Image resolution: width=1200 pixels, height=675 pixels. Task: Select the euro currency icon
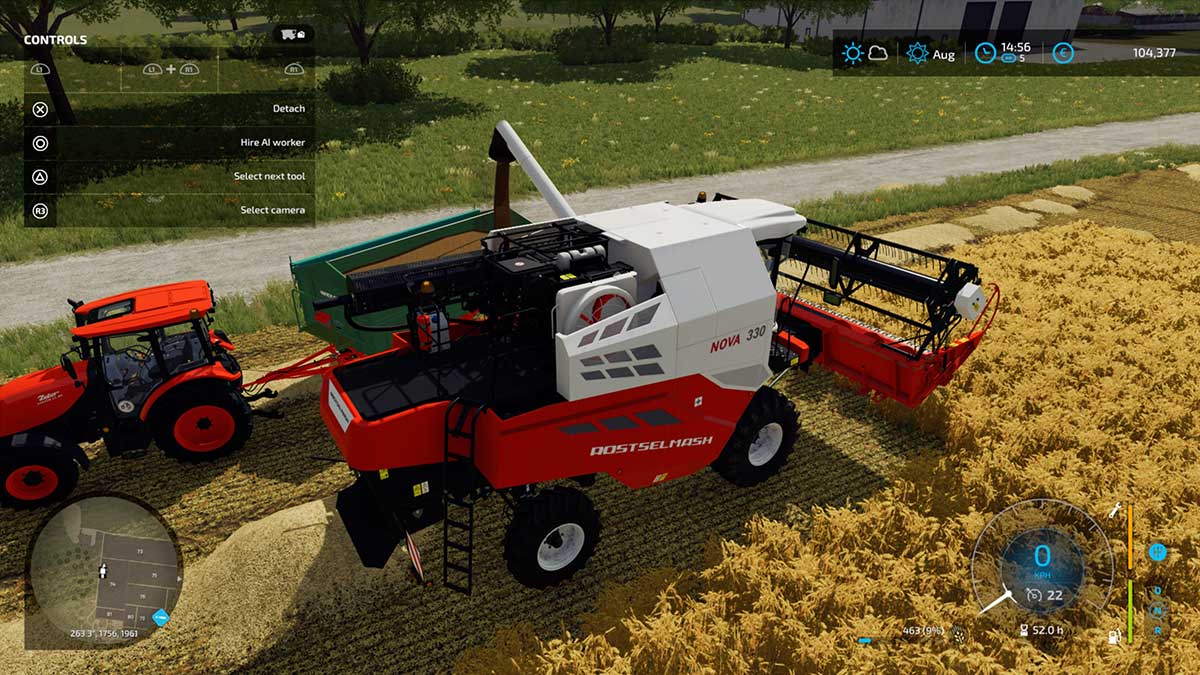1063,54
